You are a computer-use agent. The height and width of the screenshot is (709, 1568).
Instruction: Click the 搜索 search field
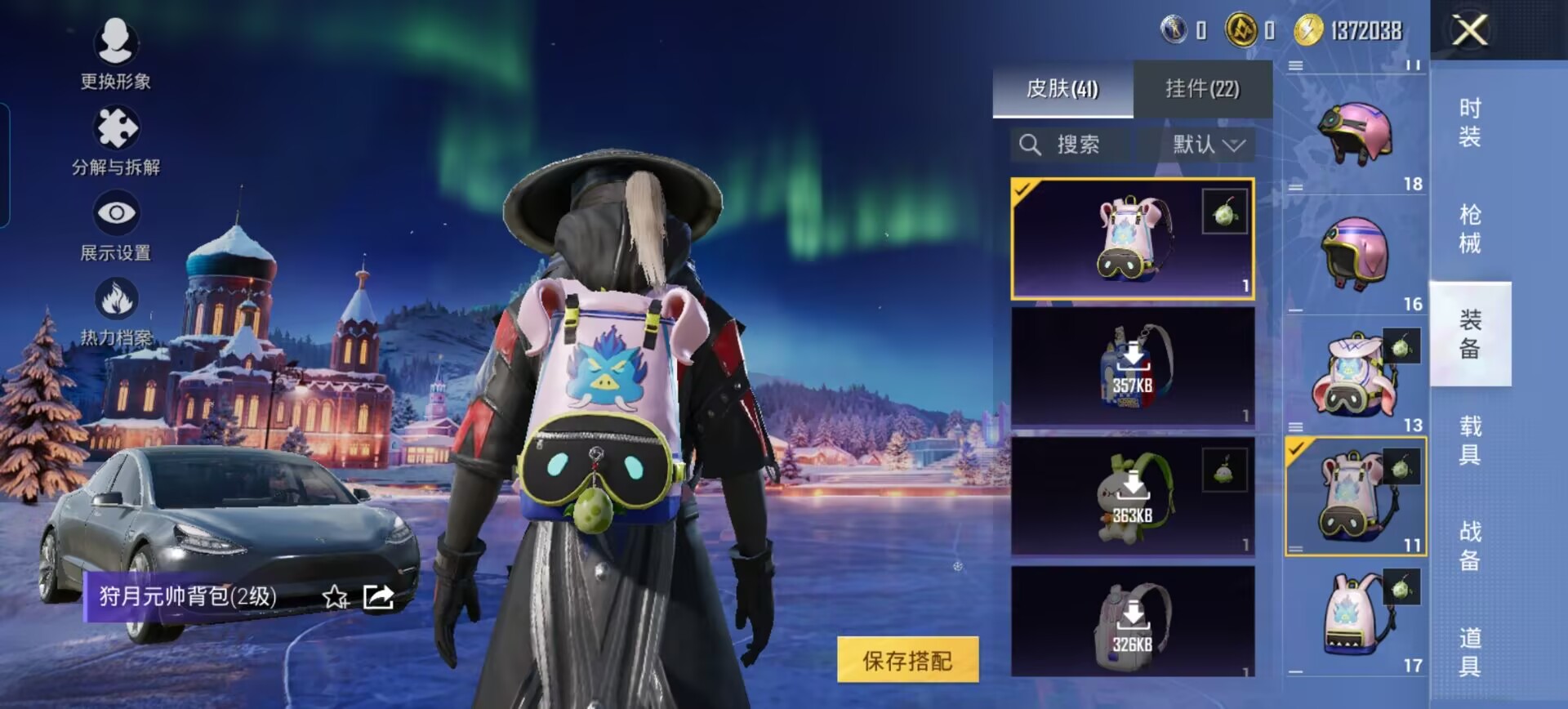point(1070,145)
